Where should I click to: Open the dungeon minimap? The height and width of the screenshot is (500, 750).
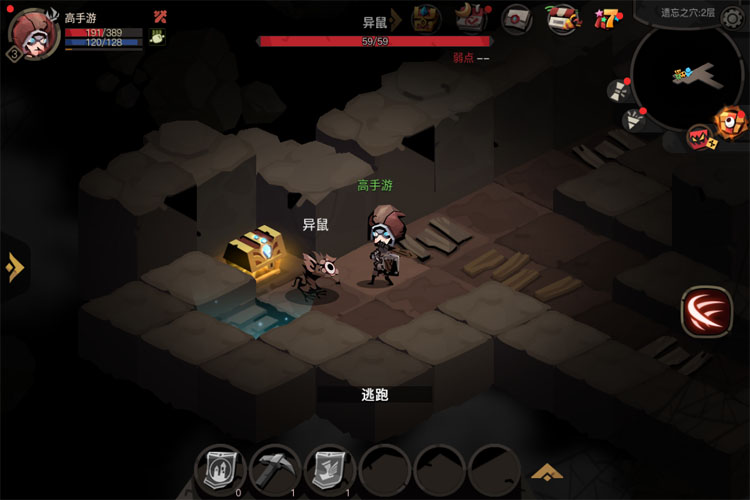coord(688,73)
